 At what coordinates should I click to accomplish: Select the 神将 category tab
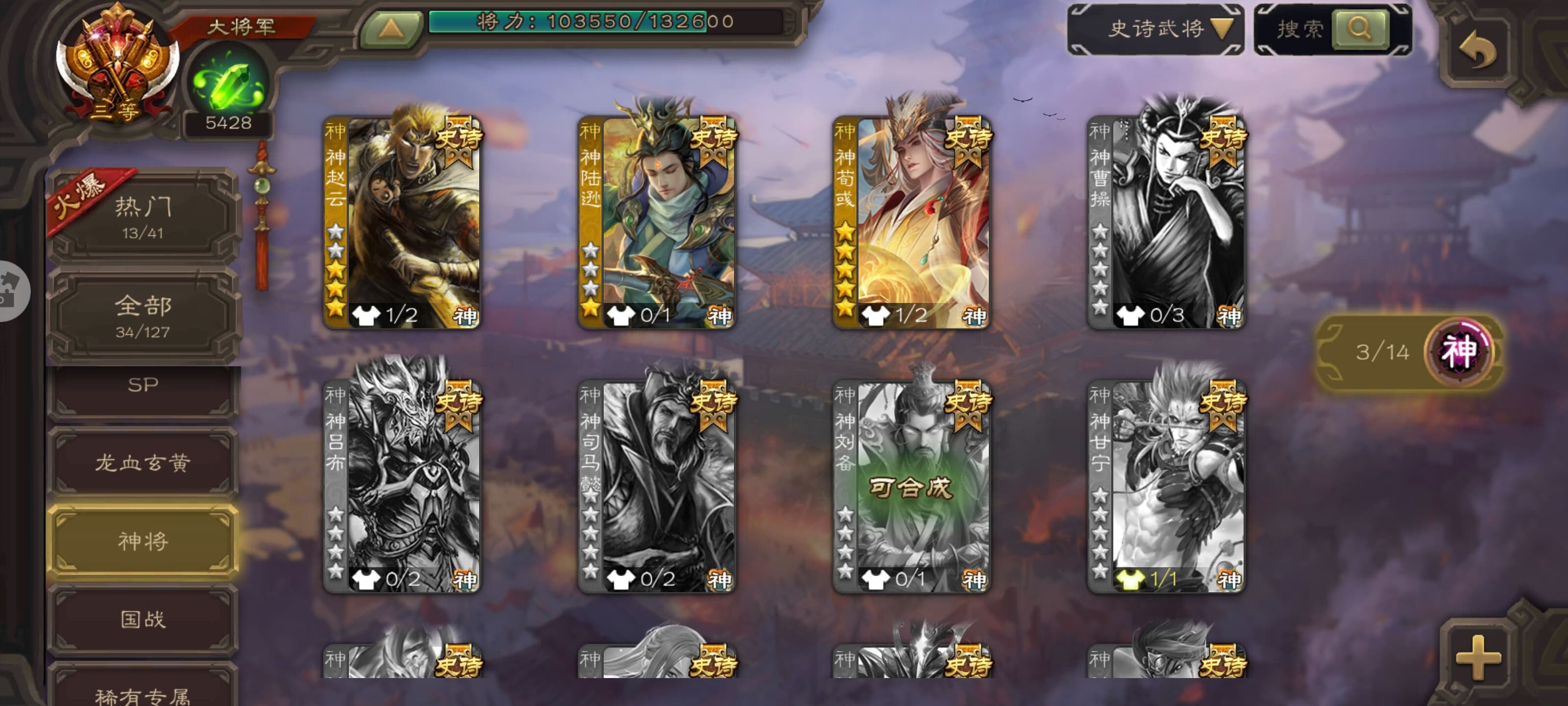click(143, 540)
